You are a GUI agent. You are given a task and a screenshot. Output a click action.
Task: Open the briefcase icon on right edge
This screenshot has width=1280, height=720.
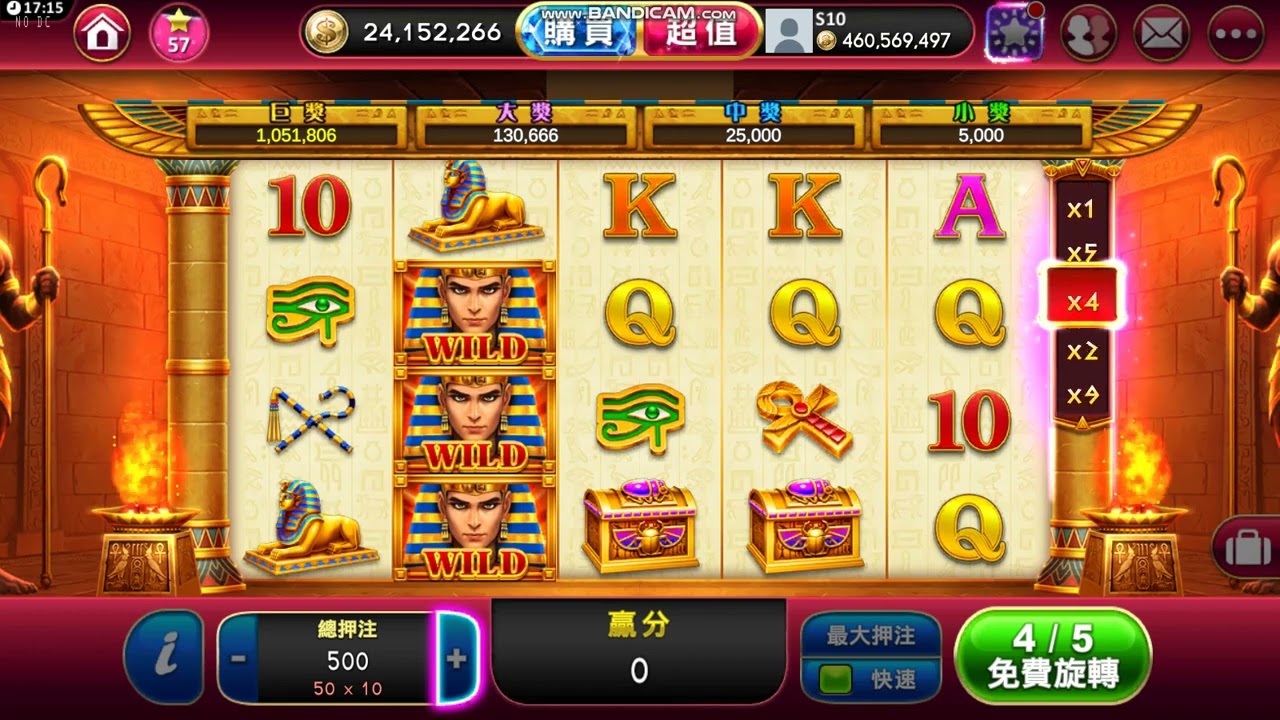pos(1246,548)
